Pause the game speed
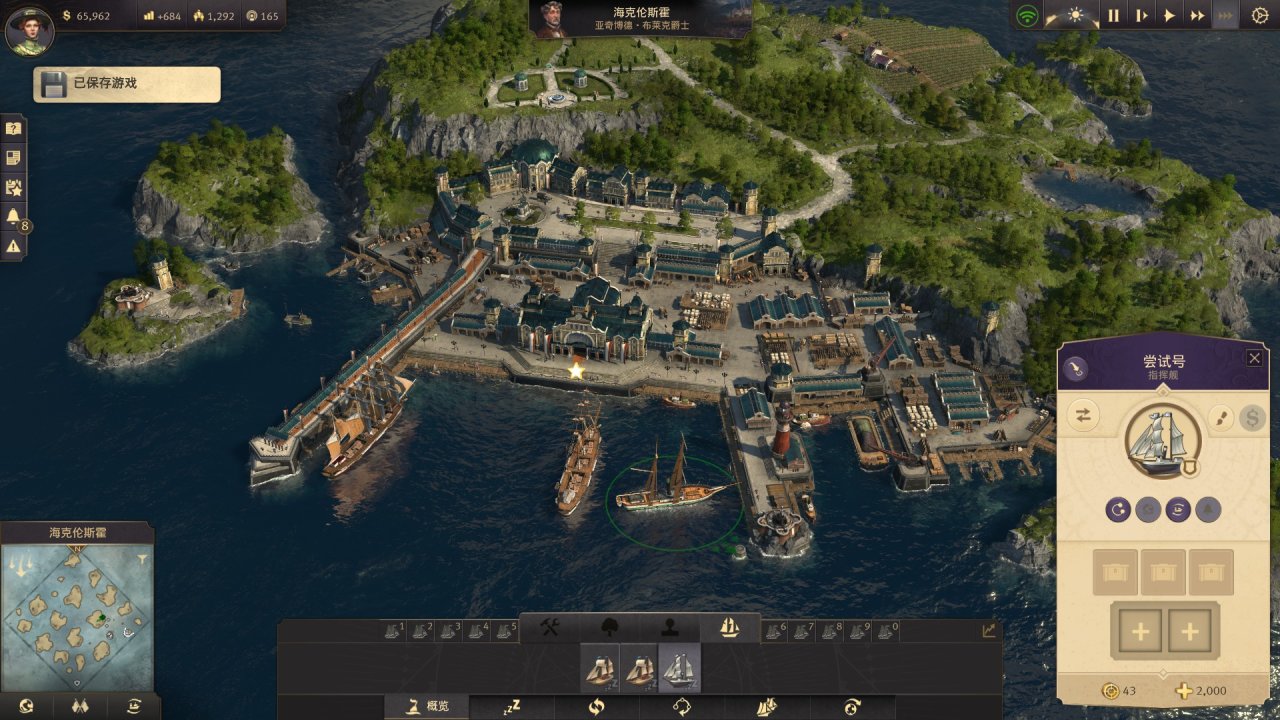Screen dimensions: 1280x720 (x=1113, y=15)
